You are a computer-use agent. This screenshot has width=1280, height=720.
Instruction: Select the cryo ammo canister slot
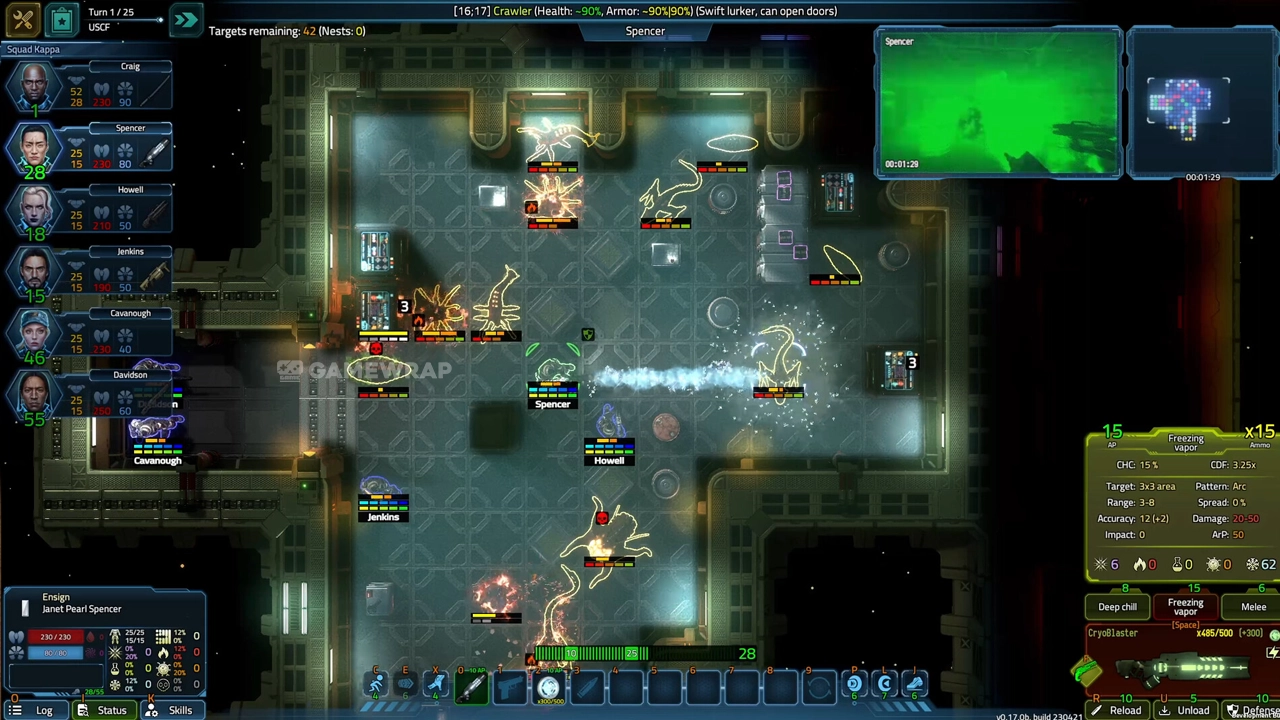(x=548, y=686)
